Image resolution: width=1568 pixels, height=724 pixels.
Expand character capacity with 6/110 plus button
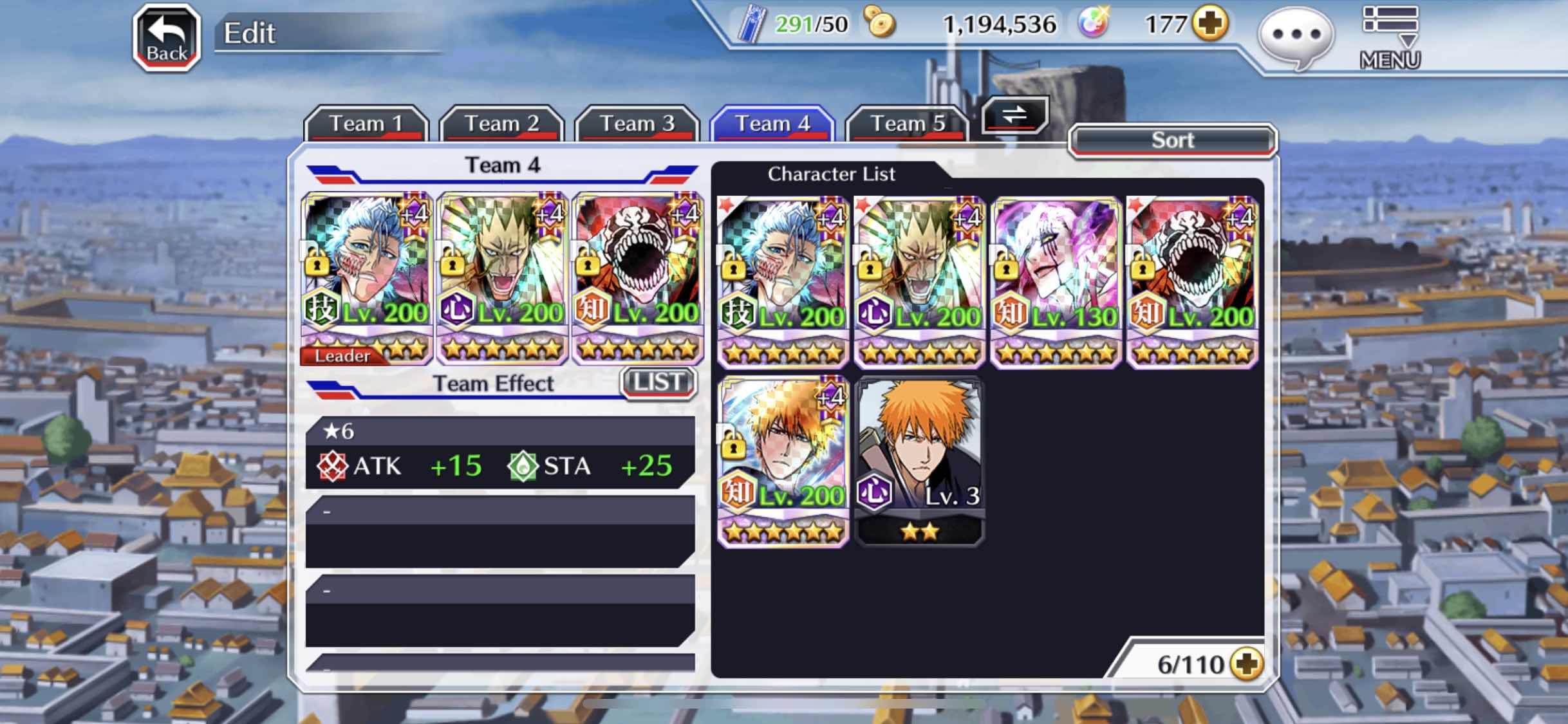1247,664
